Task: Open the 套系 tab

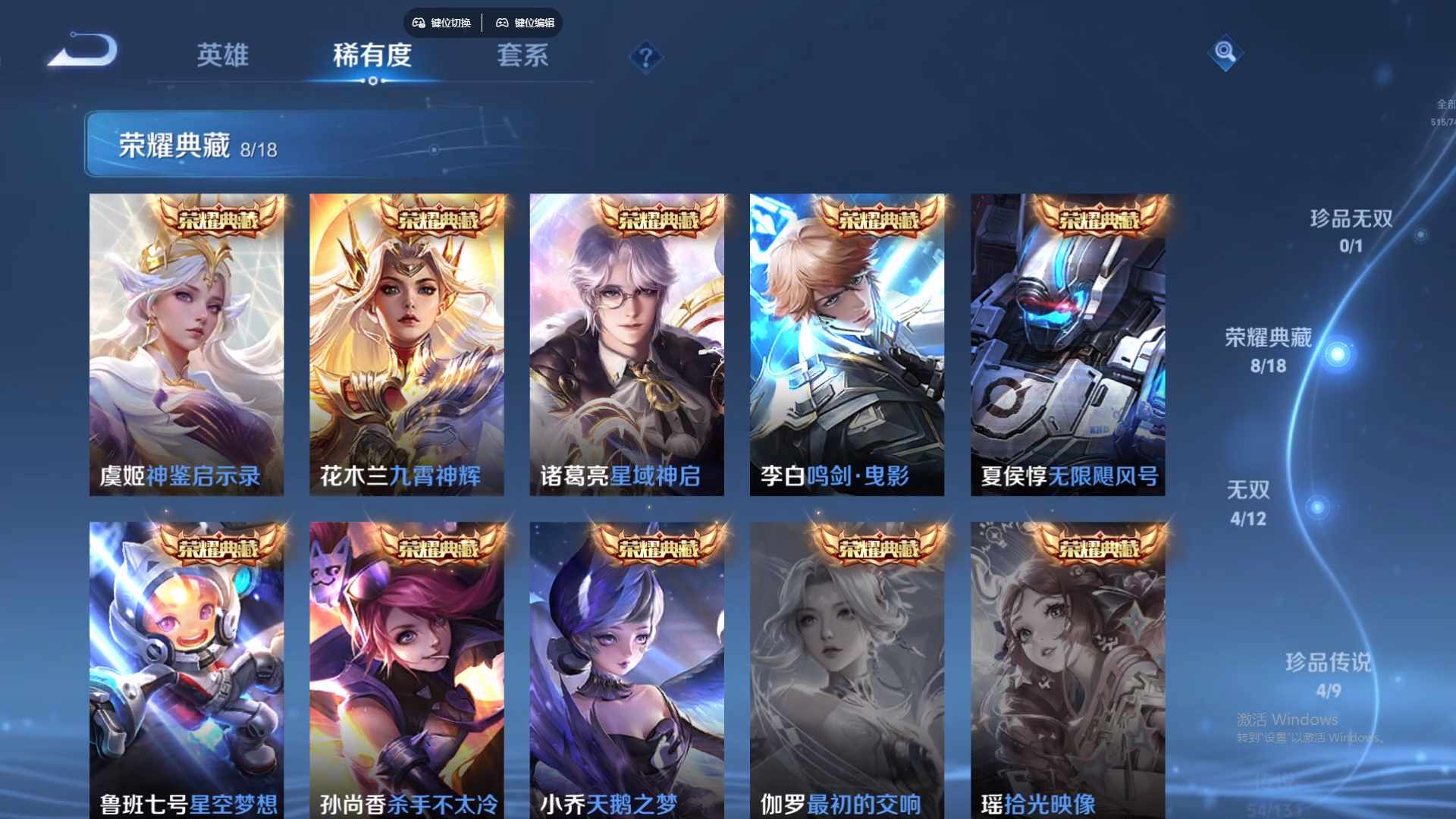Action: (522, 55)
